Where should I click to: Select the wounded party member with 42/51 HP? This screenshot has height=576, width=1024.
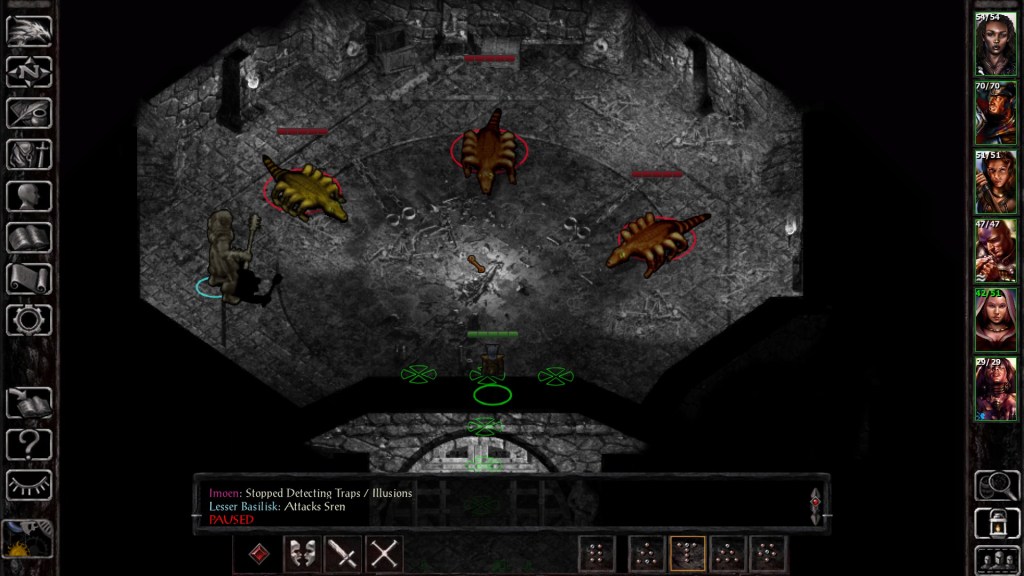click(996, 320)
